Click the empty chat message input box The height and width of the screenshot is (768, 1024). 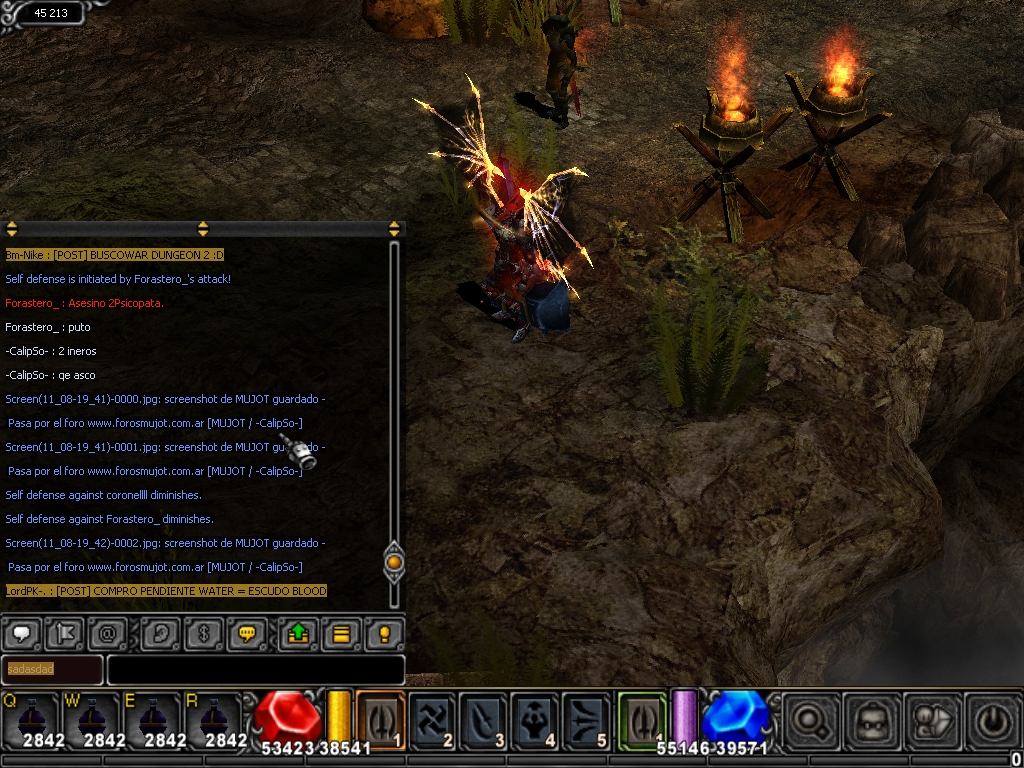(x=255, y=669)
